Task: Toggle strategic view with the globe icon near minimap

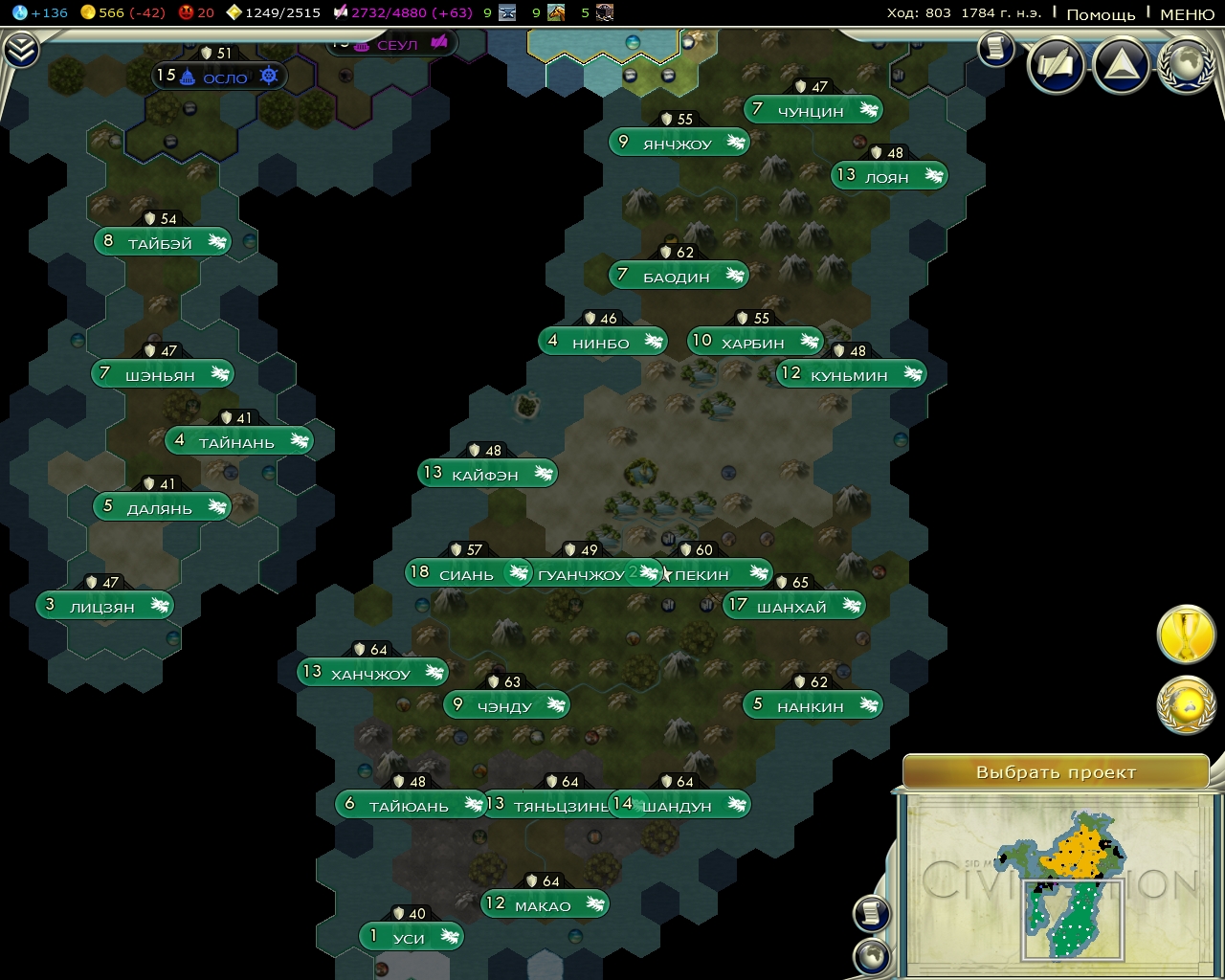Action: [871, 954]
